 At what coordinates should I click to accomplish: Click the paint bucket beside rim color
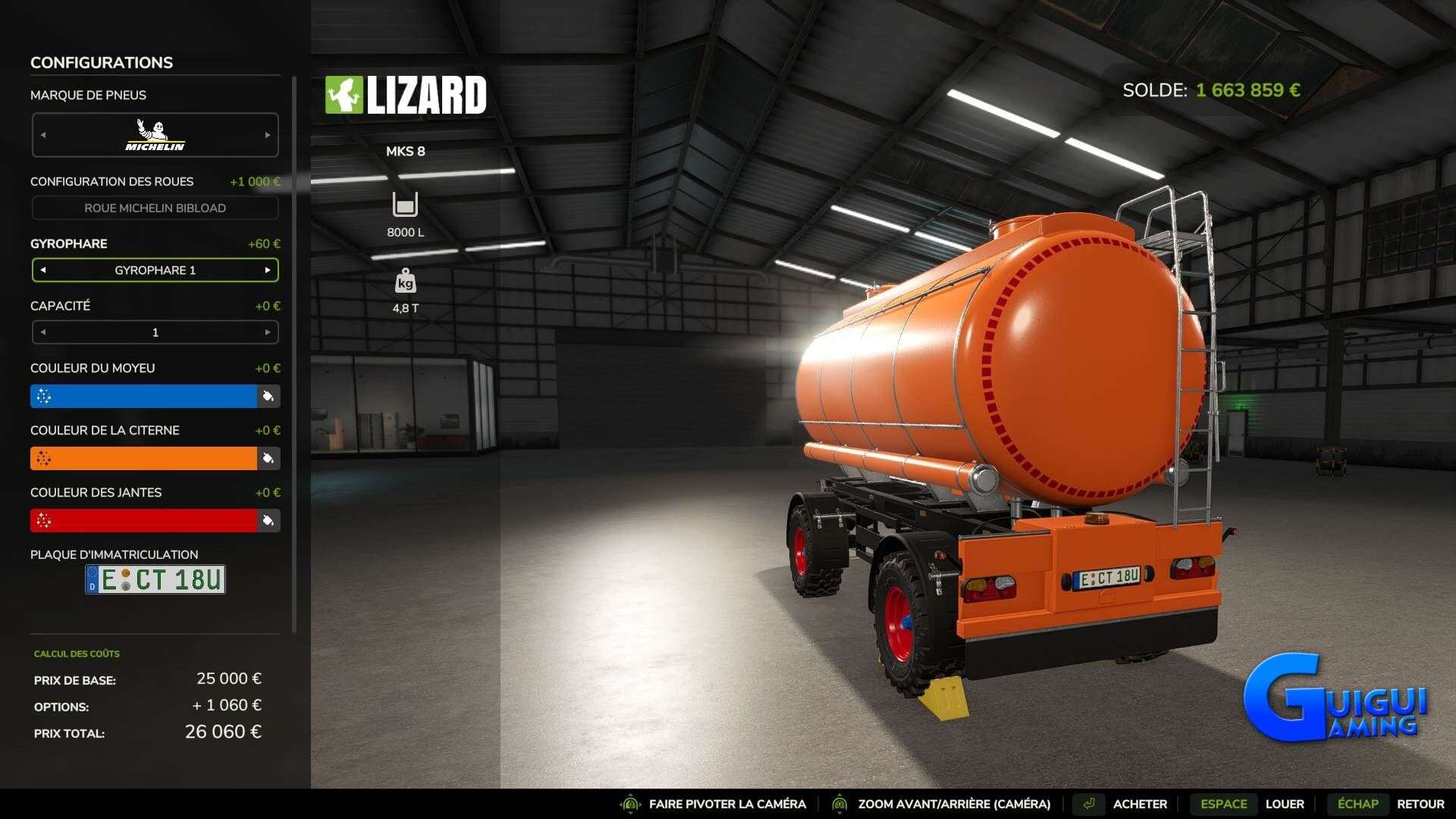[x=268, y=520]
